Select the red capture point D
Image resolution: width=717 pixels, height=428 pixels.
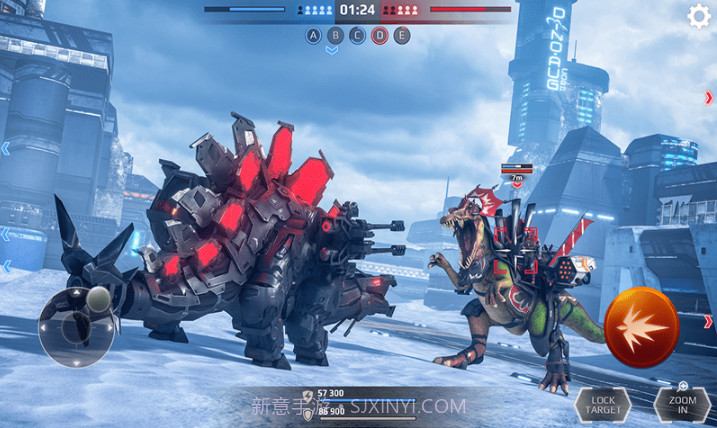click(380, 36)
